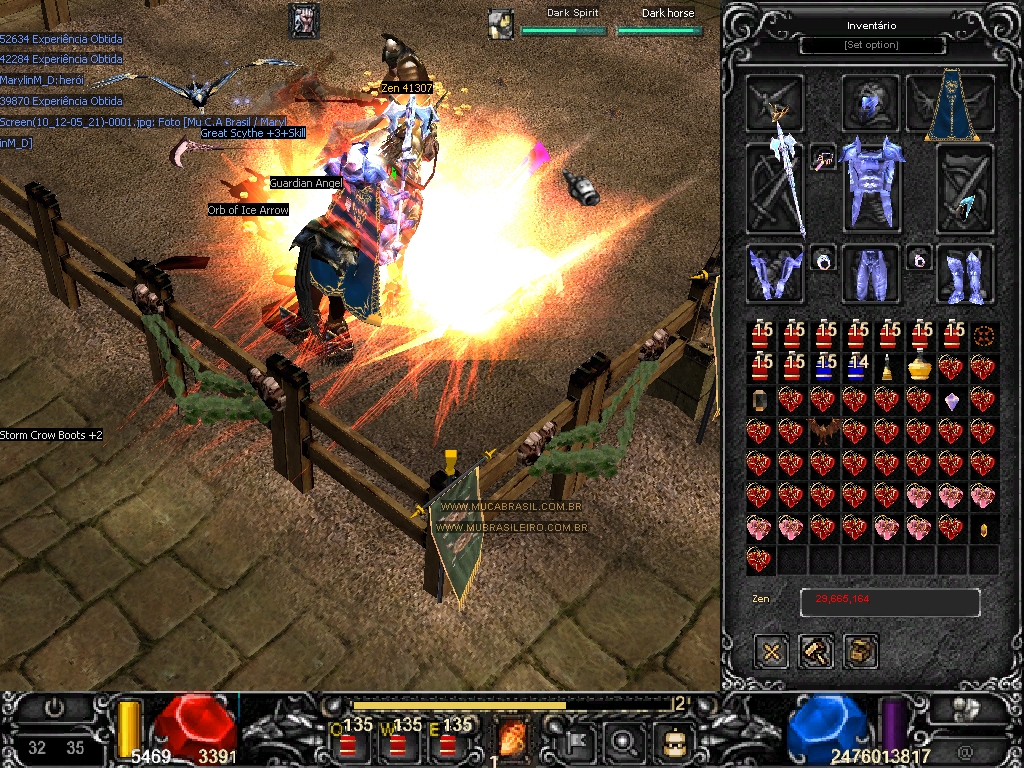Click the orange skill icon on hotbar
This screenshot has height=768, width=1024.
[x=514, y=741]
